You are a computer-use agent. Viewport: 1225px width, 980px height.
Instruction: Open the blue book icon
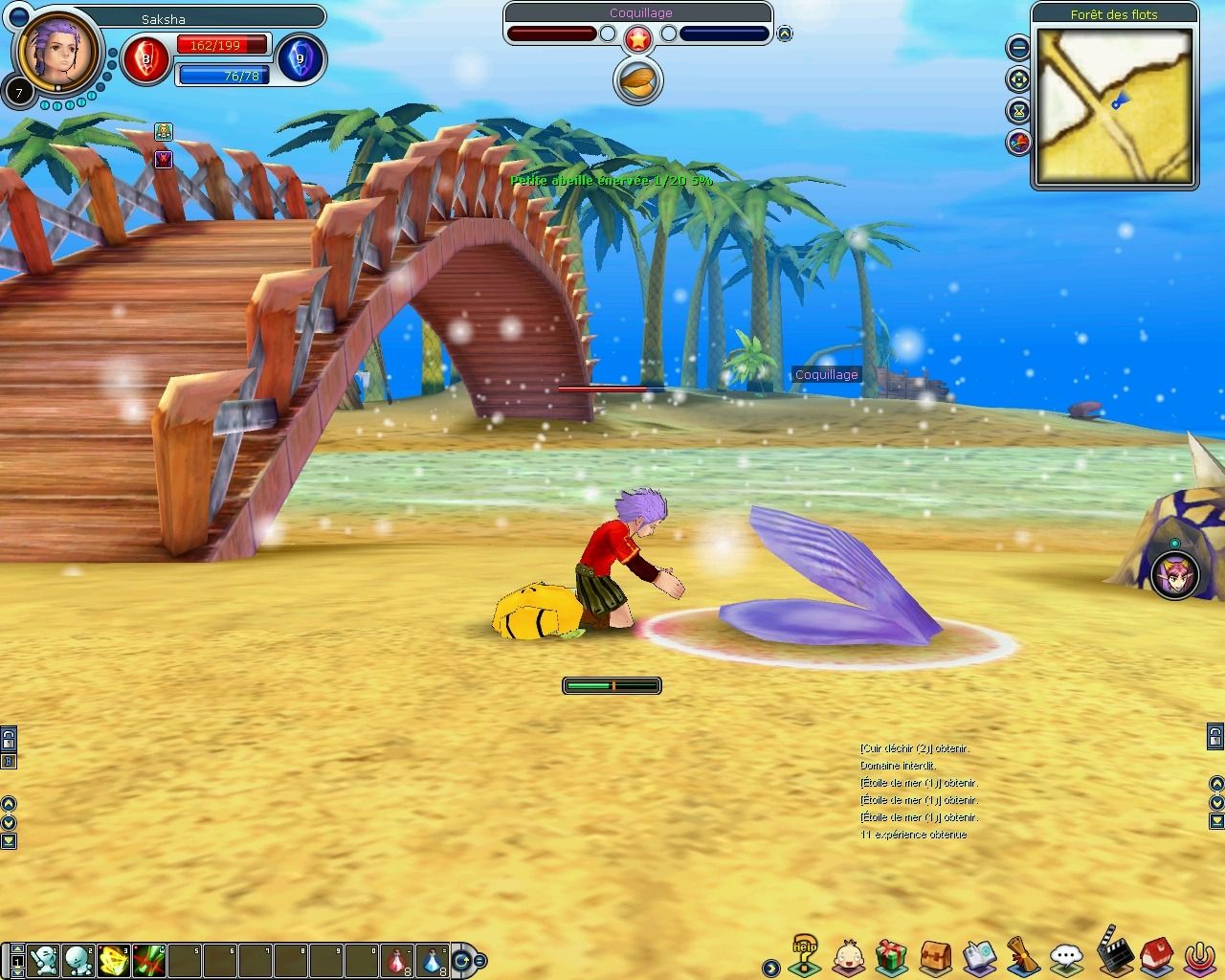980,955
